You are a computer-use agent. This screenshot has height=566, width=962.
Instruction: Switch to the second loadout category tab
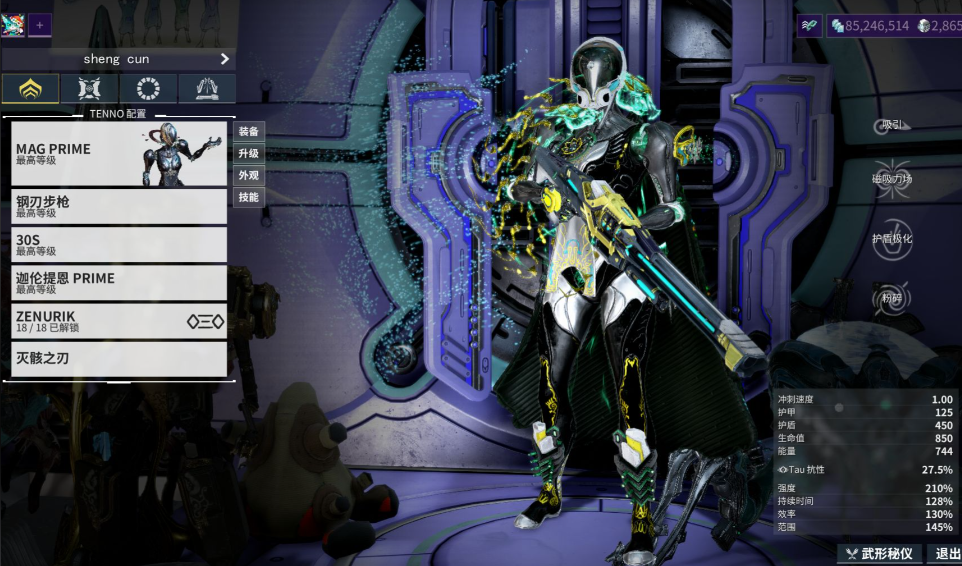89,89
